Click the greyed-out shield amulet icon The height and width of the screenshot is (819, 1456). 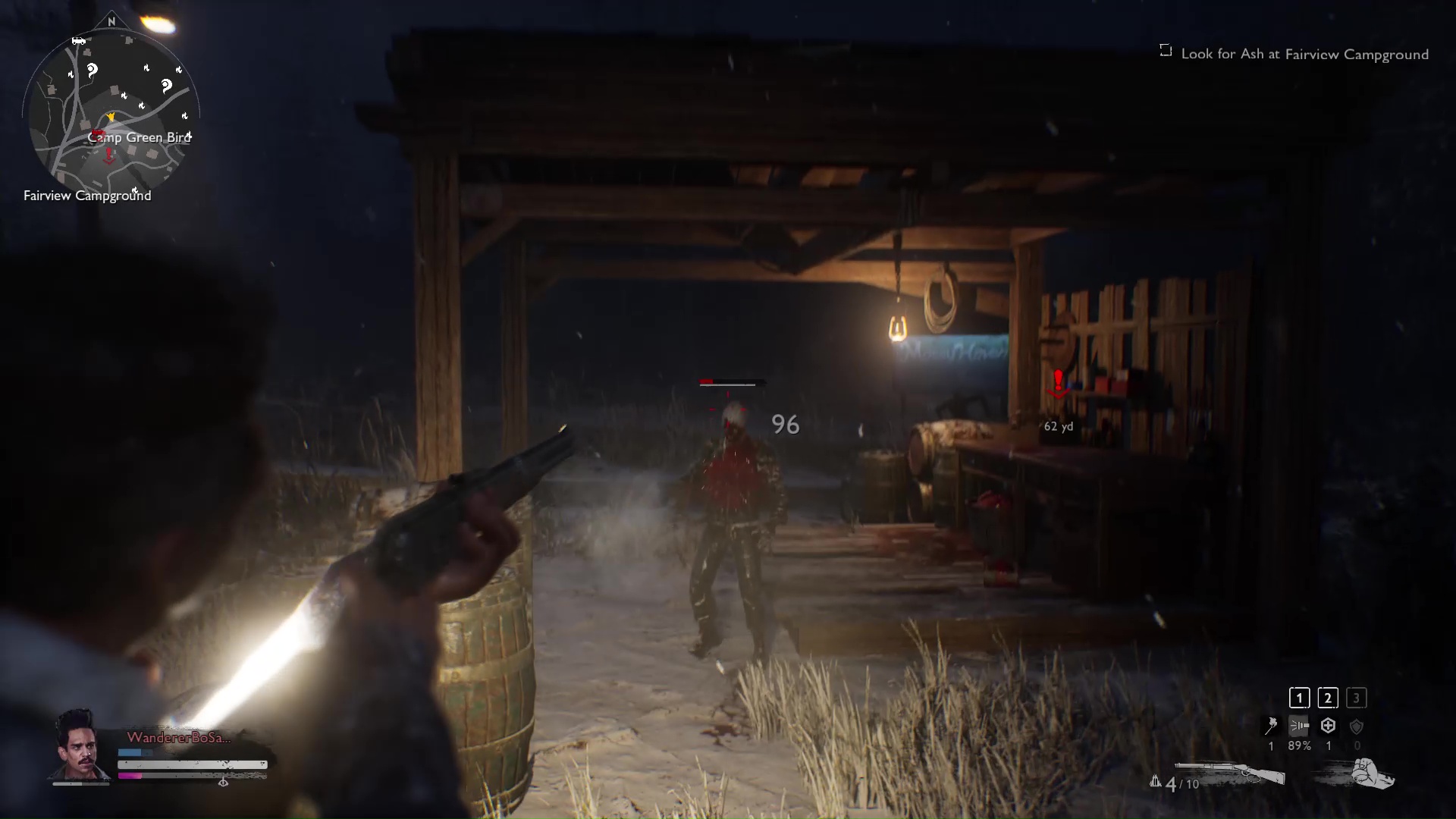point(1357,725)
